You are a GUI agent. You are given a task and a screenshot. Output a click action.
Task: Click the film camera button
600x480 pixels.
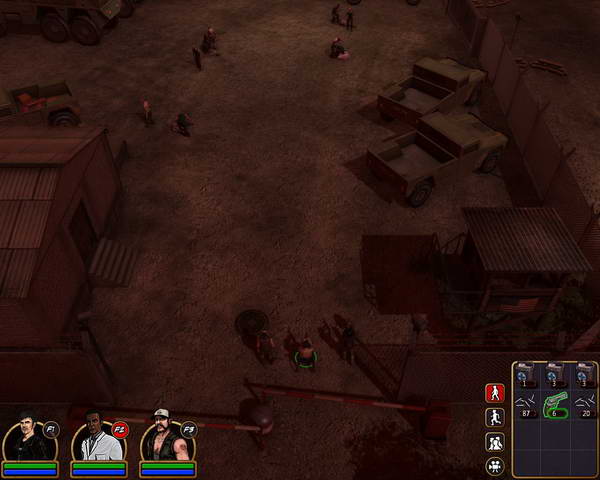coord(494,466)
